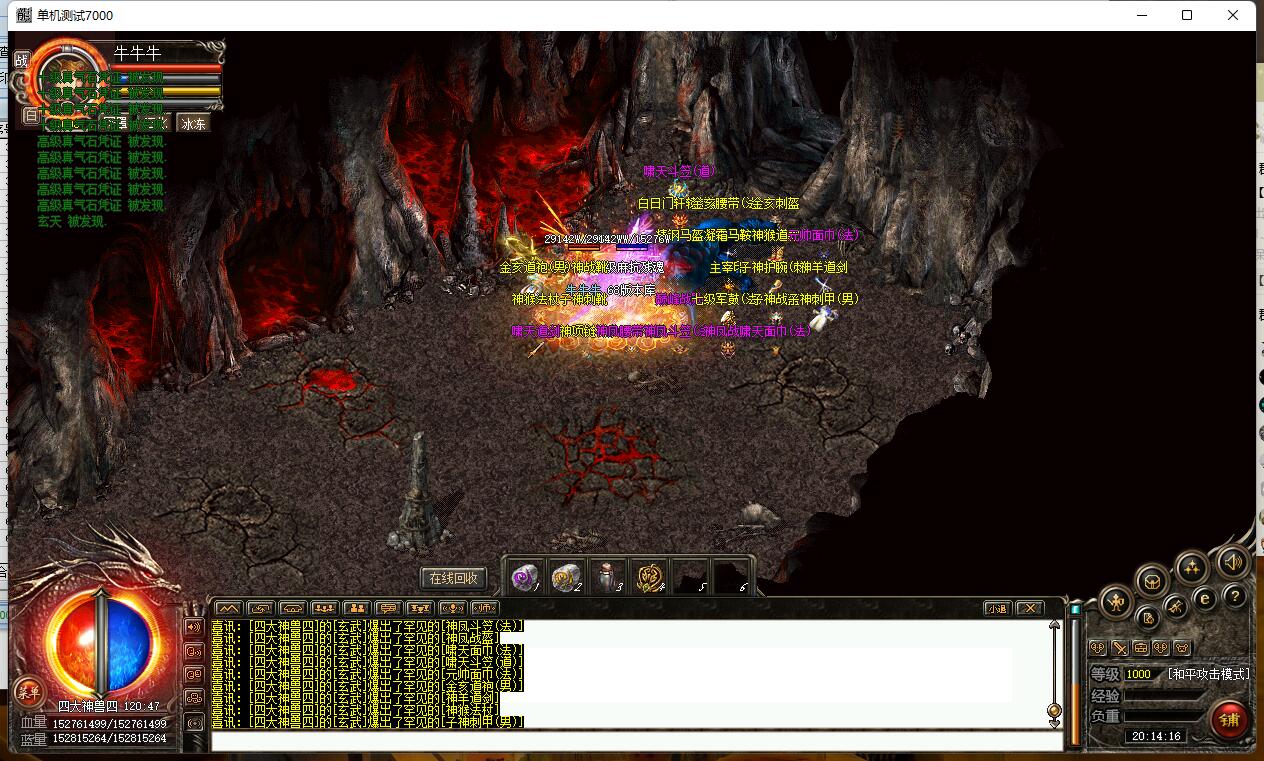
Task: Open the bag with the chest icon
Action: (x=1152, y=581)
